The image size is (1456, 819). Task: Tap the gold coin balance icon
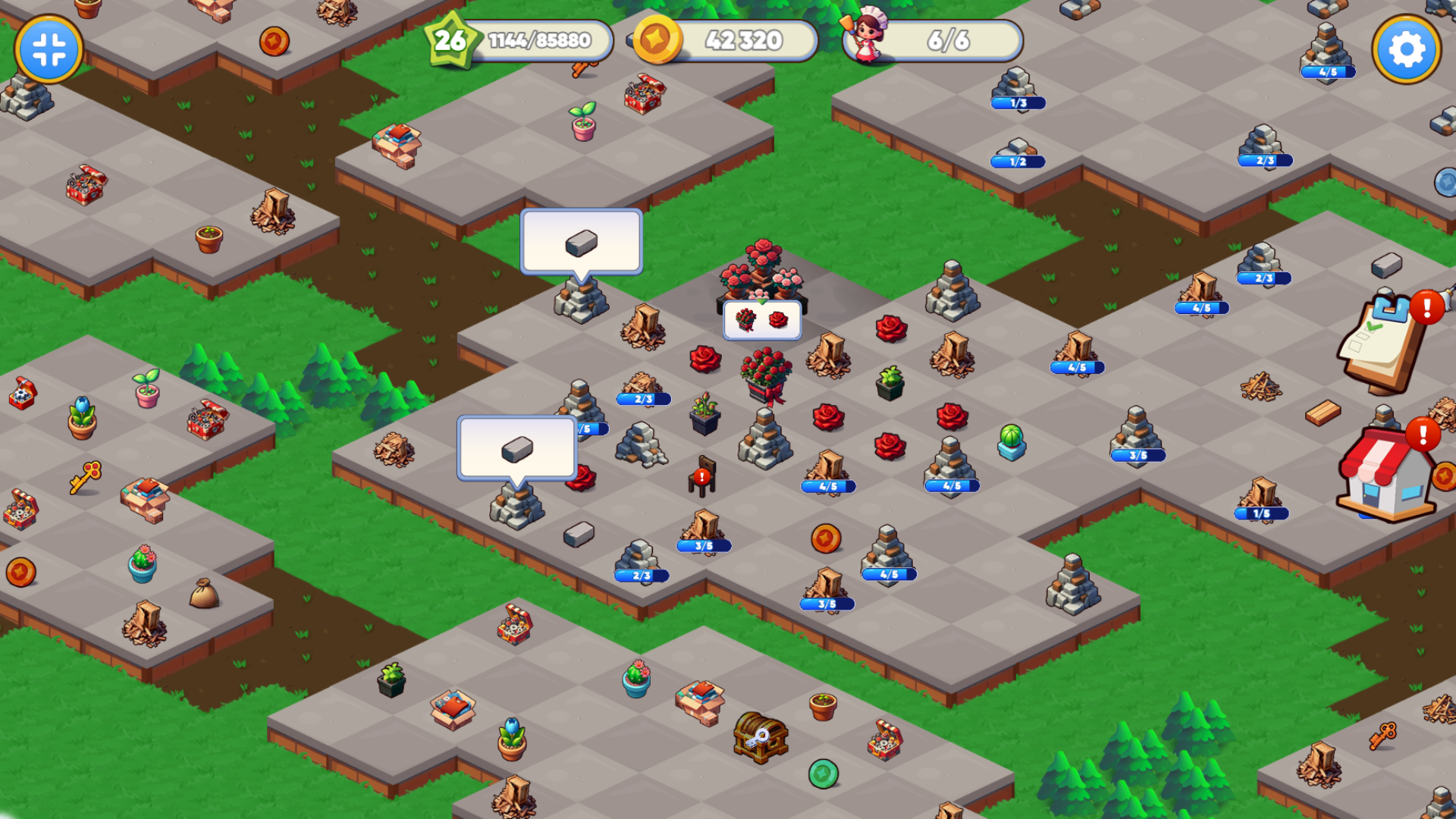[x=656, y=39]
